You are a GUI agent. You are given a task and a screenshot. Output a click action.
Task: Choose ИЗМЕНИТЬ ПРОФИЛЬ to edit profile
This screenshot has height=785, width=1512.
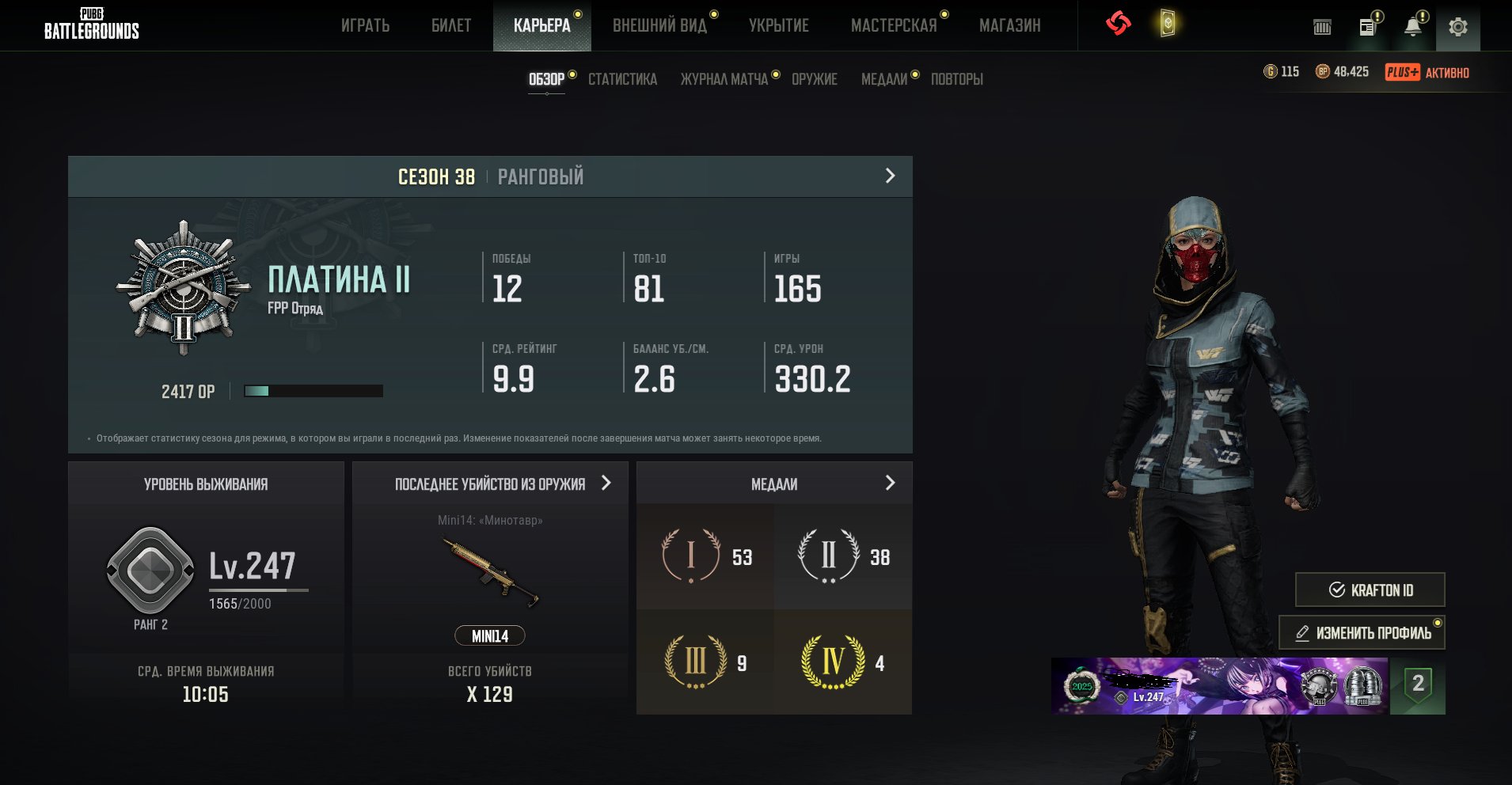(1362, 633)
